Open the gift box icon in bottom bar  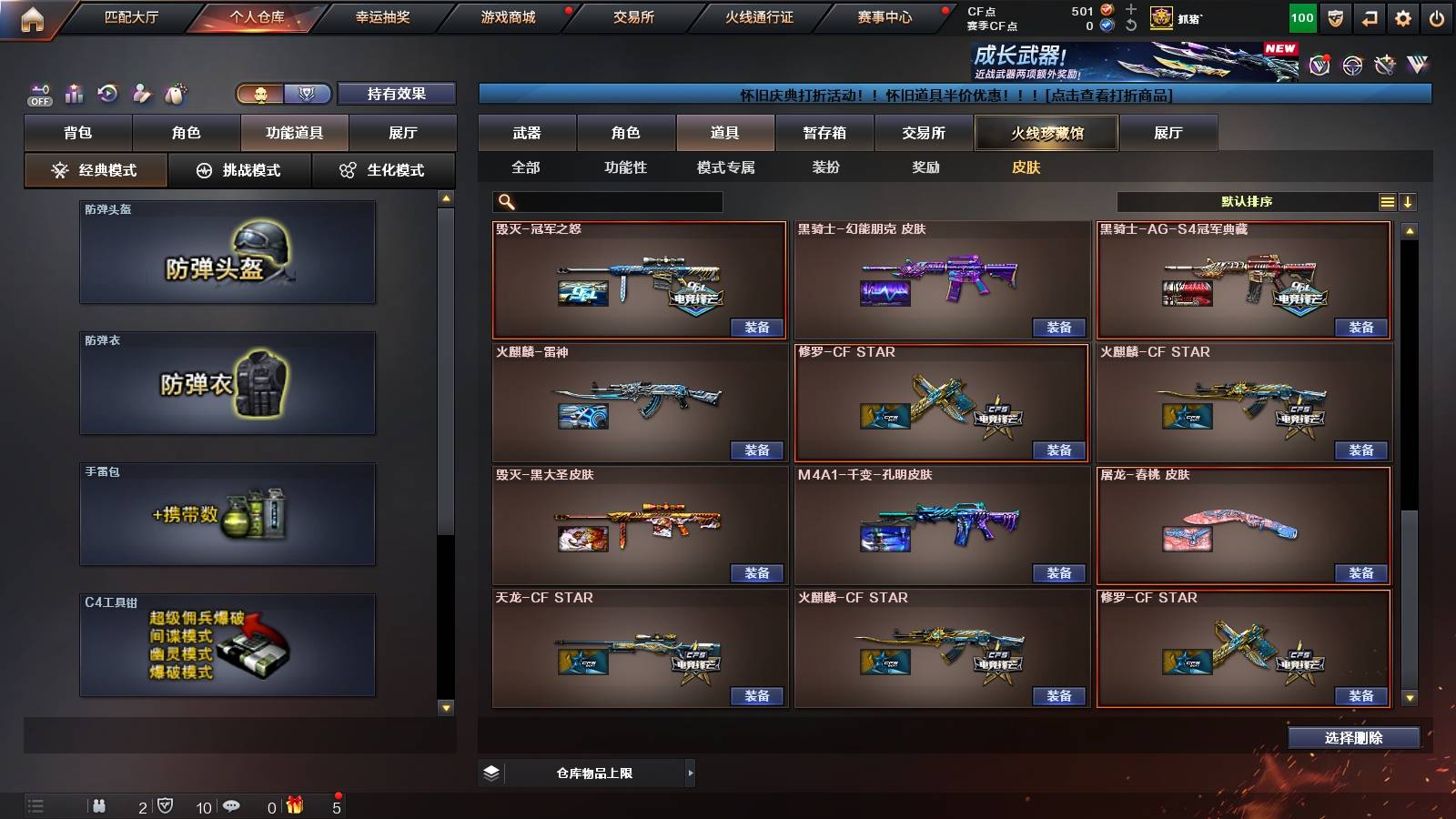click(292, 805)
